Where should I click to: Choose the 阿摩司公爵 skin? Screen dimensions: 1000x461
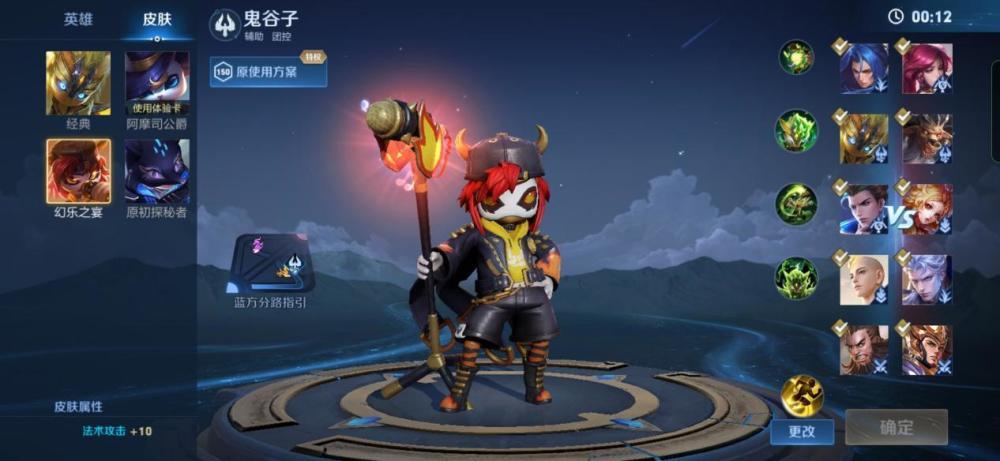tap(157, 83)
